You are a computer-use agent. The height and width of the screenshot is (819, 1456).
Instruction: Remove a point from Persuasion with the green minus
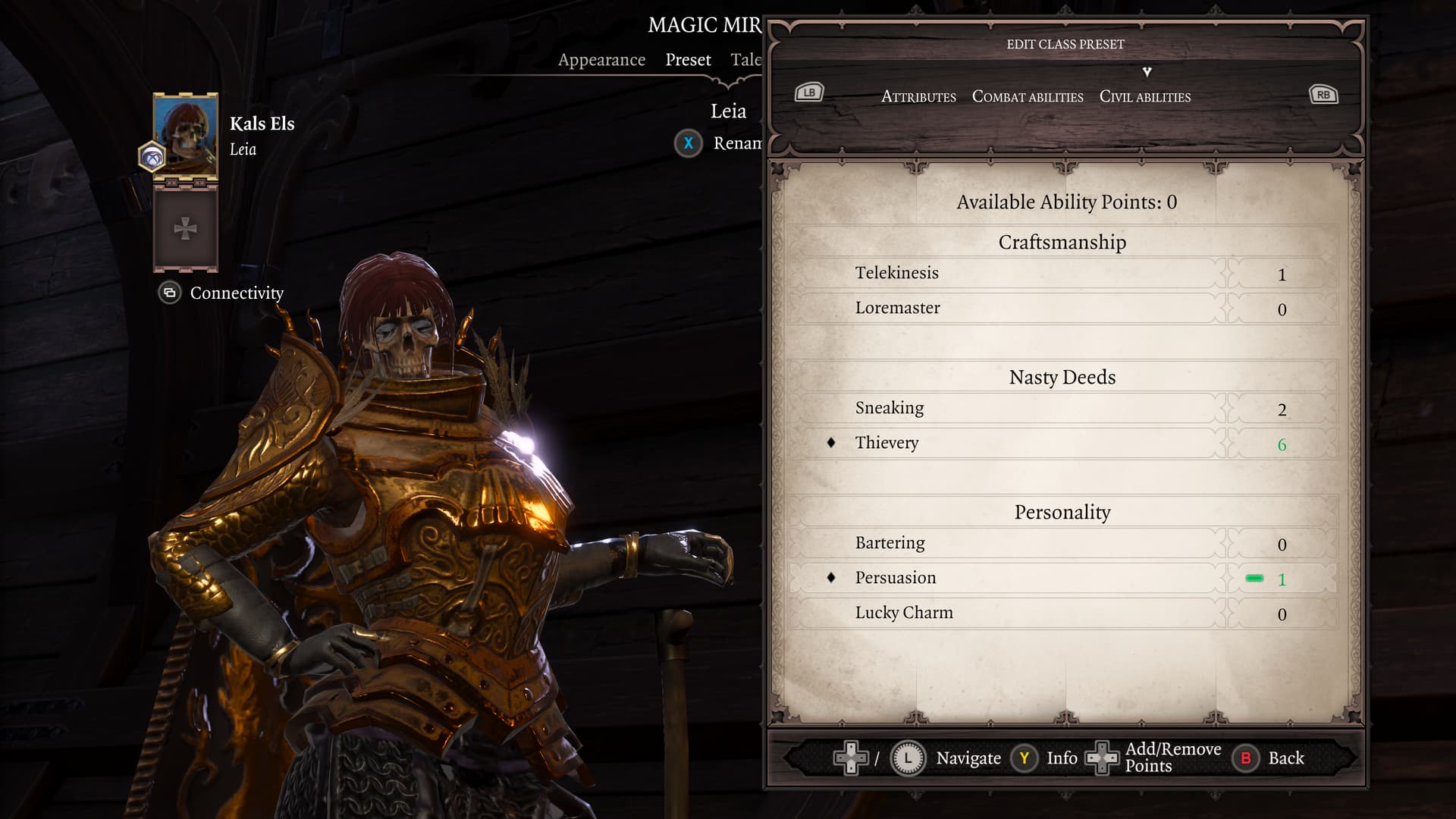coord(1254,579)
